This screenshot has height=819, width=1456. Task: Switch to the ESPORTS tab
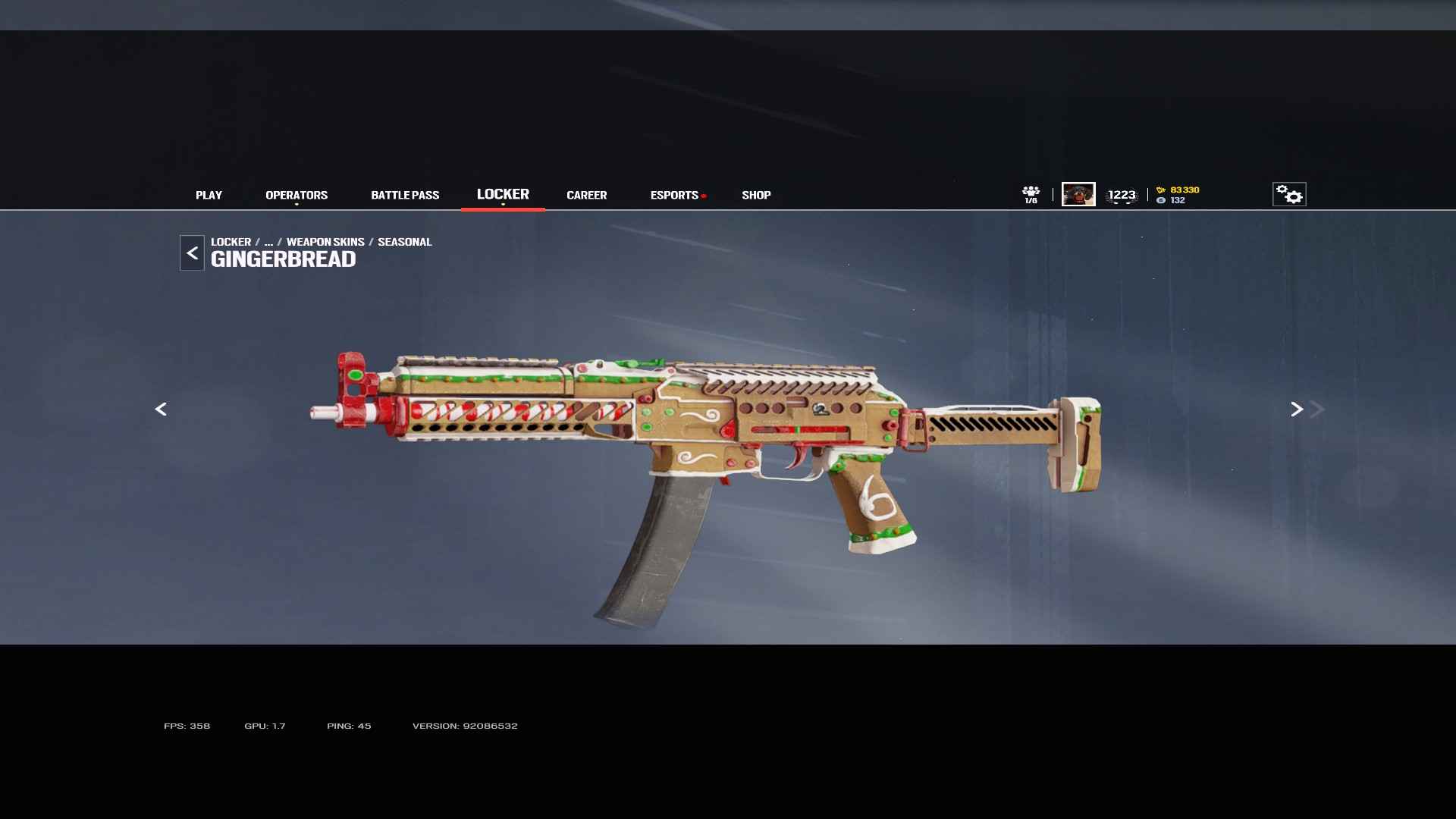coord(674,195)
